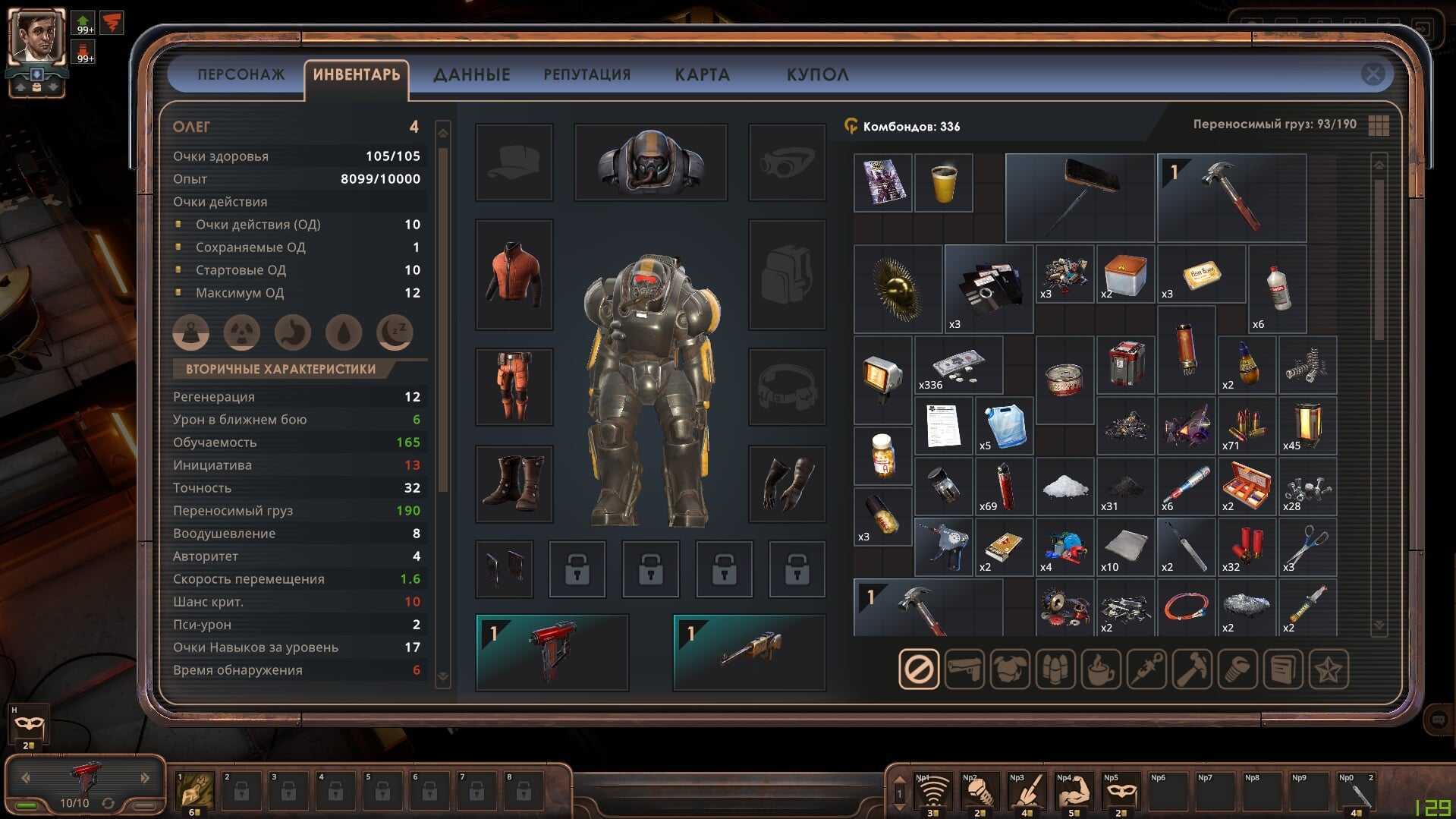Open the ДАННЫЕ tab
Image resolution: width=1456 pixels, height=819 pixels.
pos(471,75)
